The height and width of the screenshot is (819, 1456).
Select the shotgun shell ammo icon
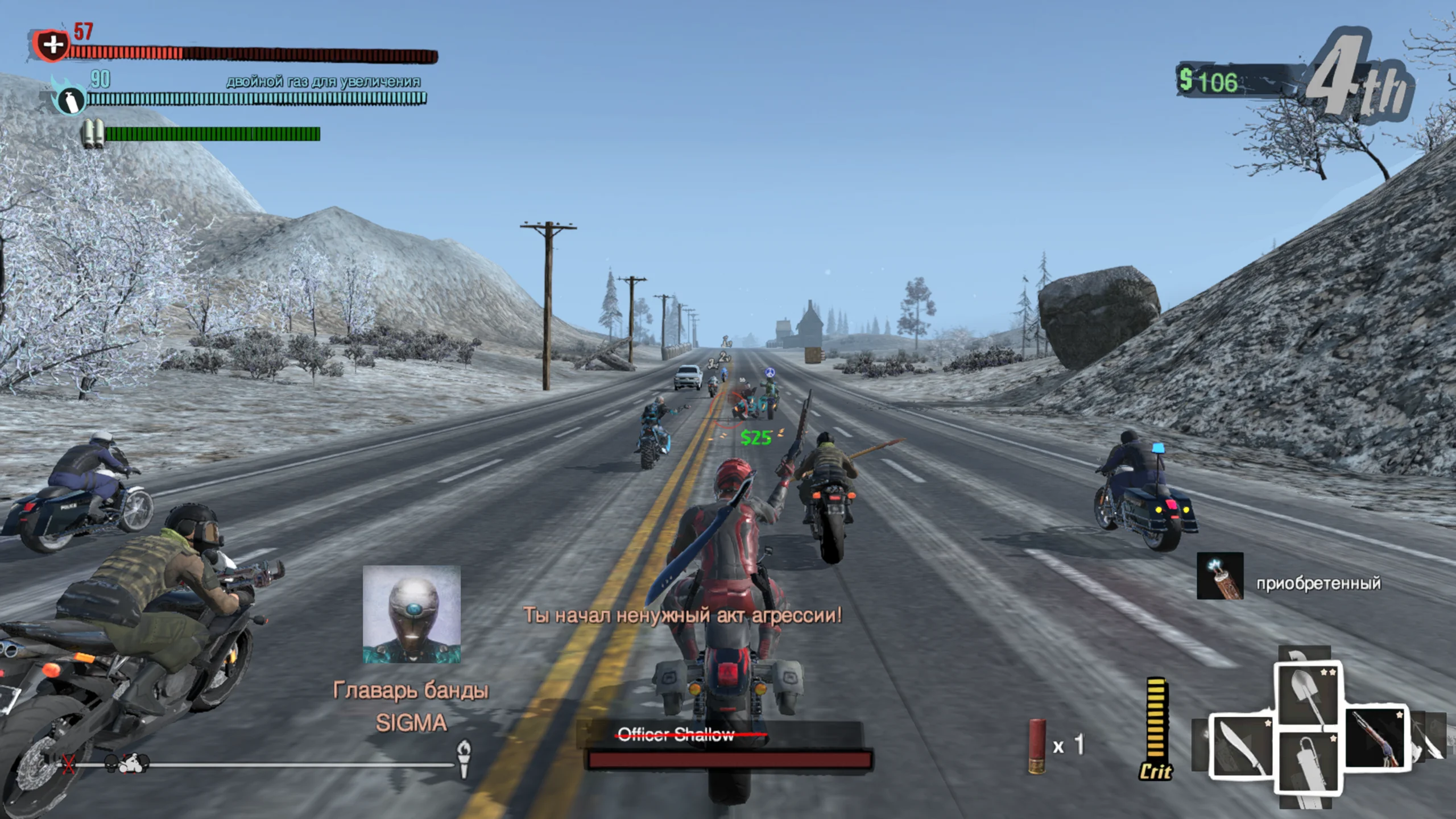point(1037,746)
